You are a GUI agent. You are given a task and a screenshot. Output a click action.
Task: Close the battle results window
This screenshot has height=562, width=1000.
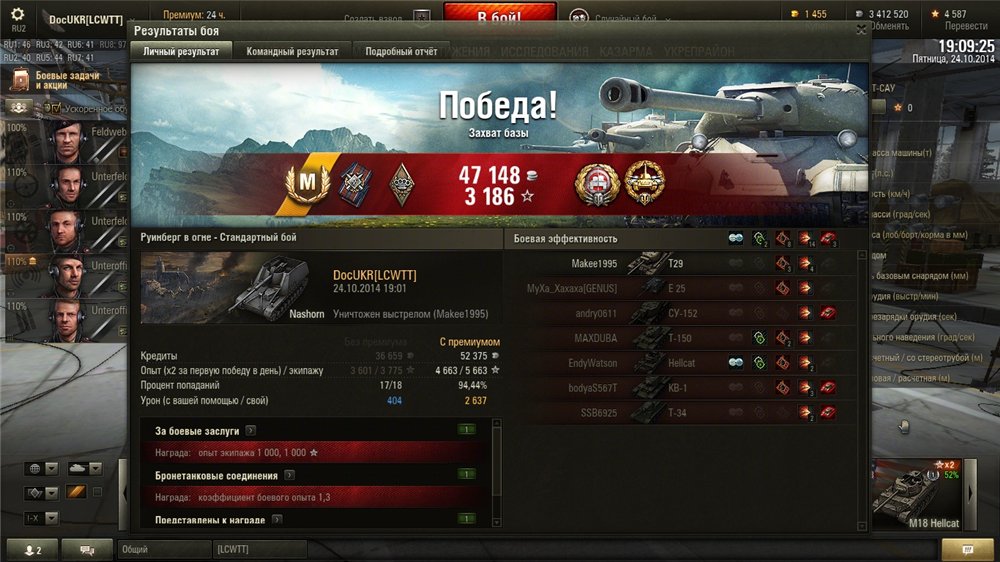861,30
